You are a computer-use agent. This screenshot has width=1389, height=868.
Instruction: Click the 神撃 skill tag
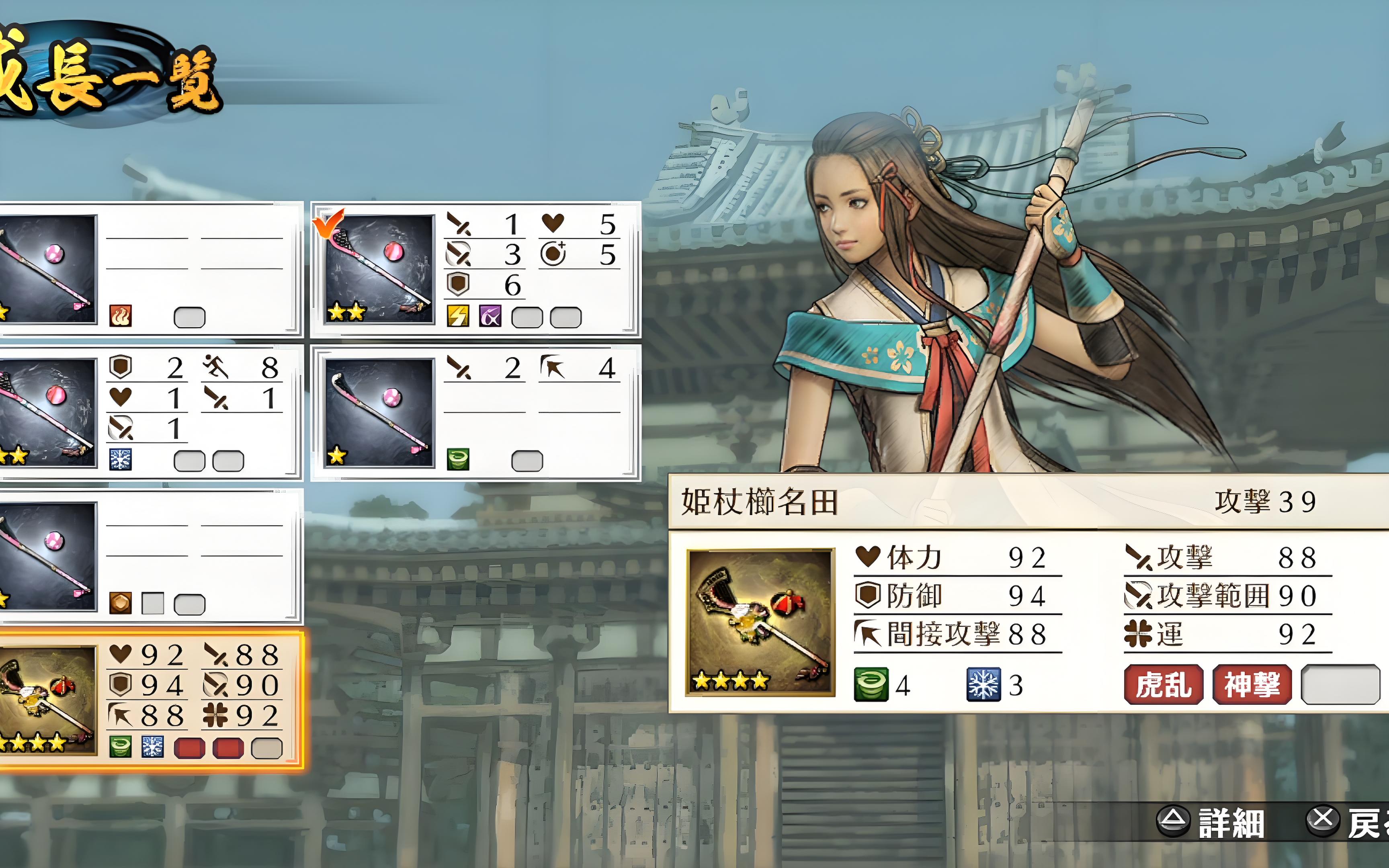point(1252,684)
